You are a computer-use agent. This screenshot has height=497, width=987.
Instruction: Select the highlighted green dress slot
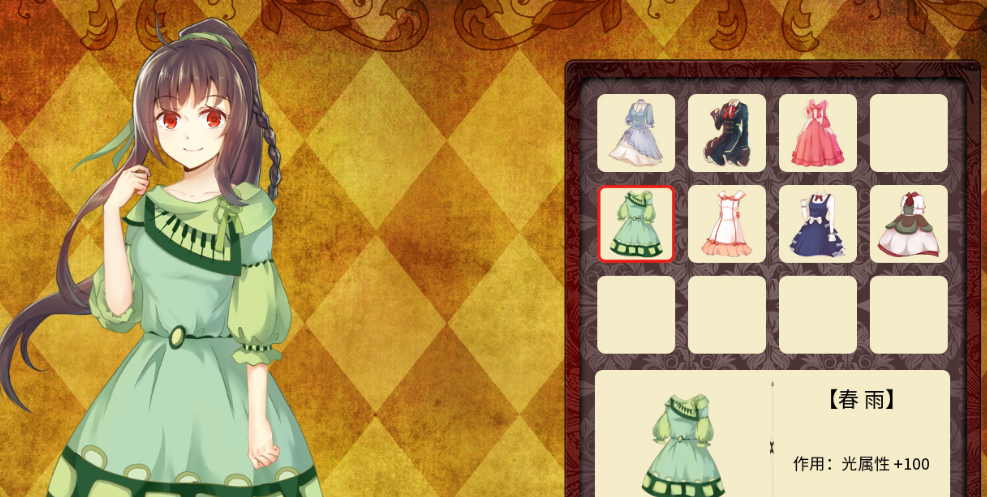(x=636, y=224)
